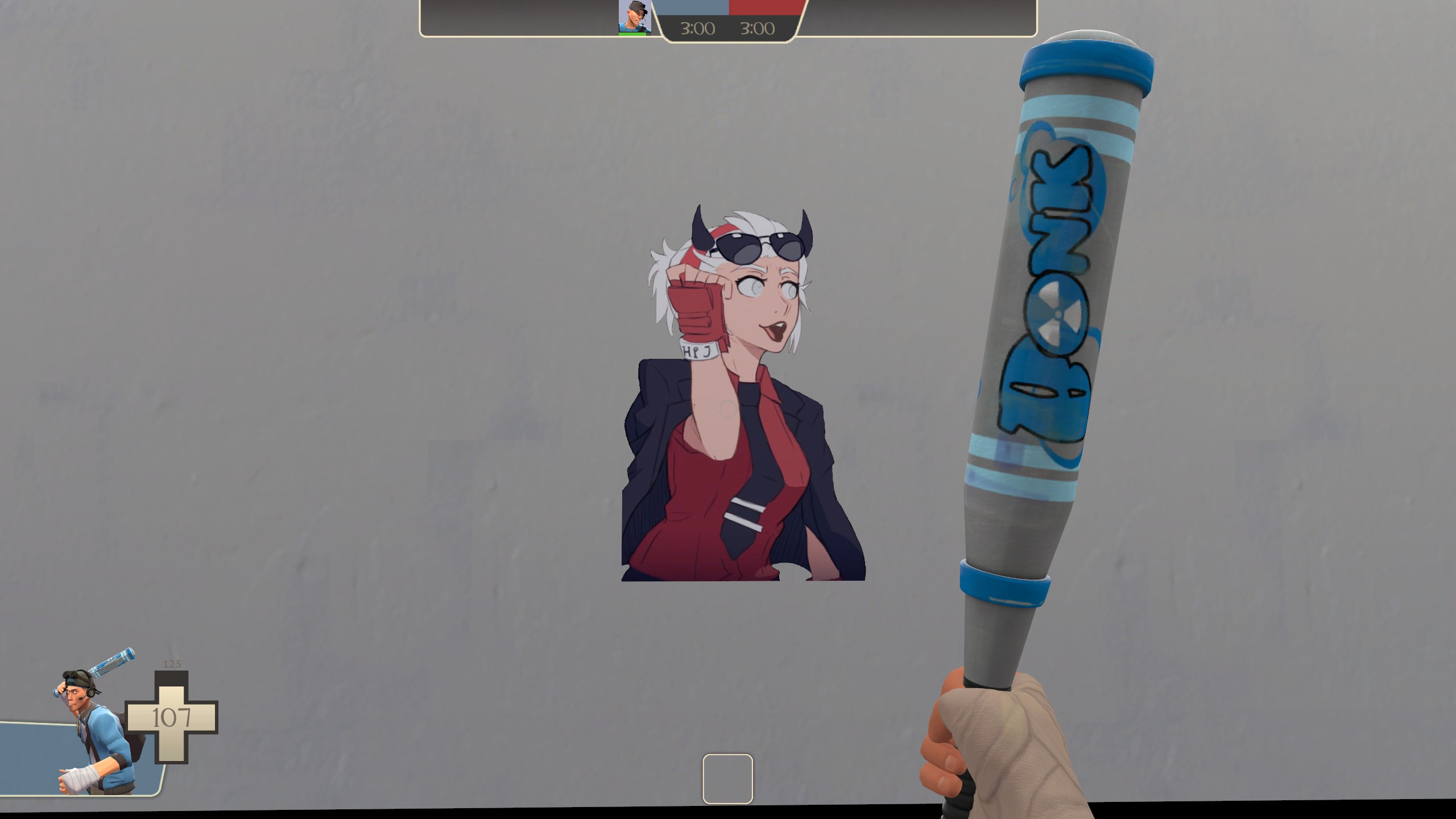This screenshot has width=1456, height=819.
Task: Click the faded 125 max-health indicator
Action: [173, 664]
